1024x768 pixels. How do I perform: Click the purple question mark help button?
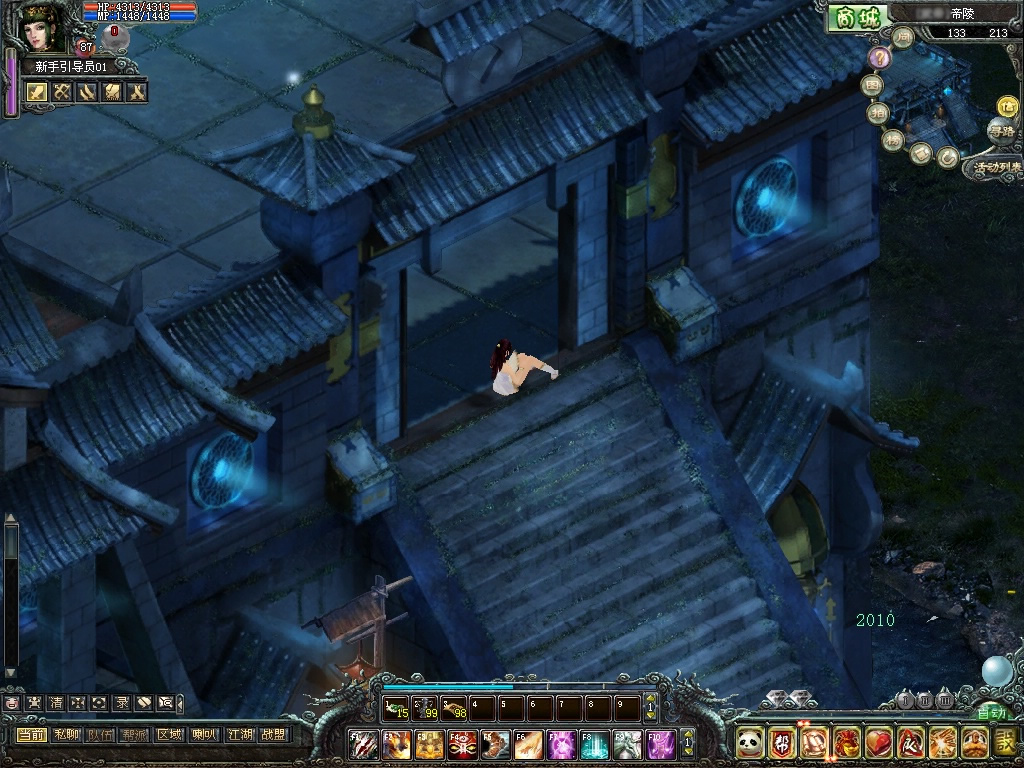[x=879, y=58]
